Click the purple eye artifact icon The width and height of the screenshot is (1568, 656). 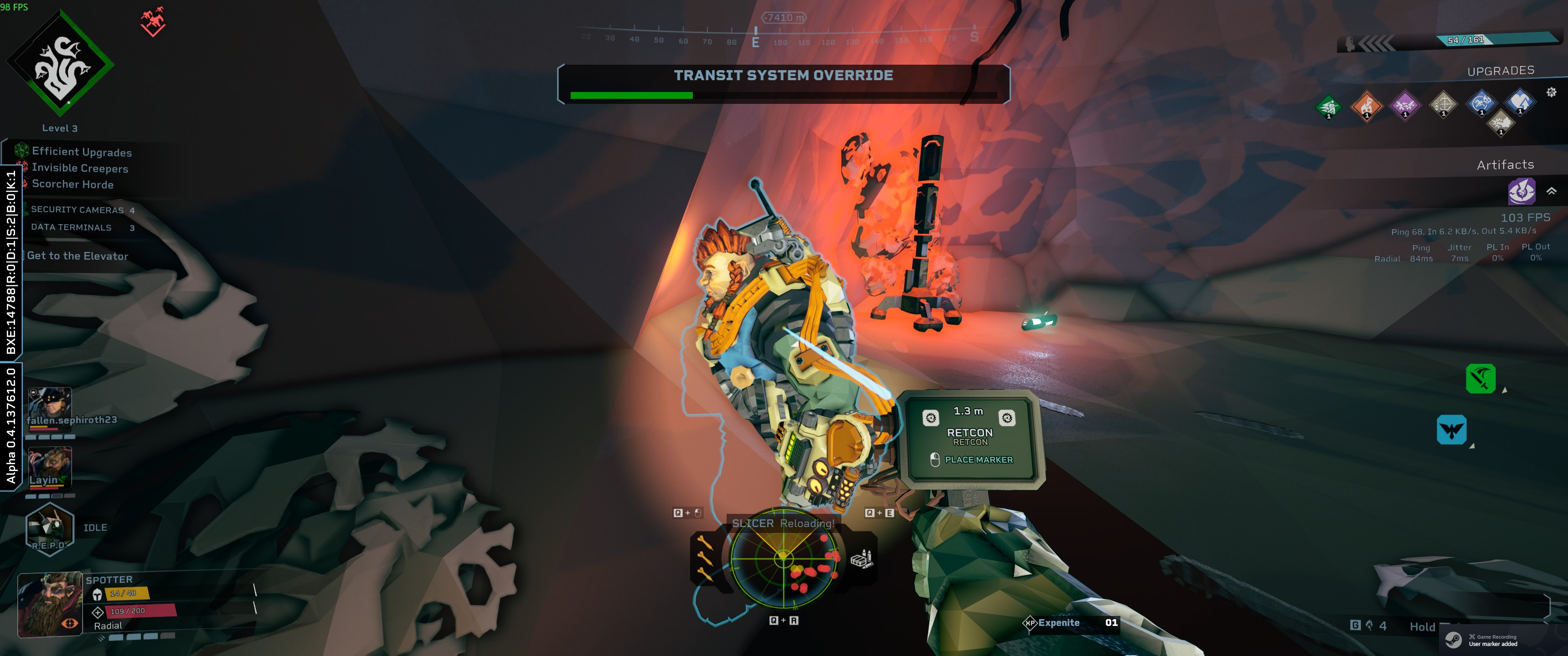1521,192
